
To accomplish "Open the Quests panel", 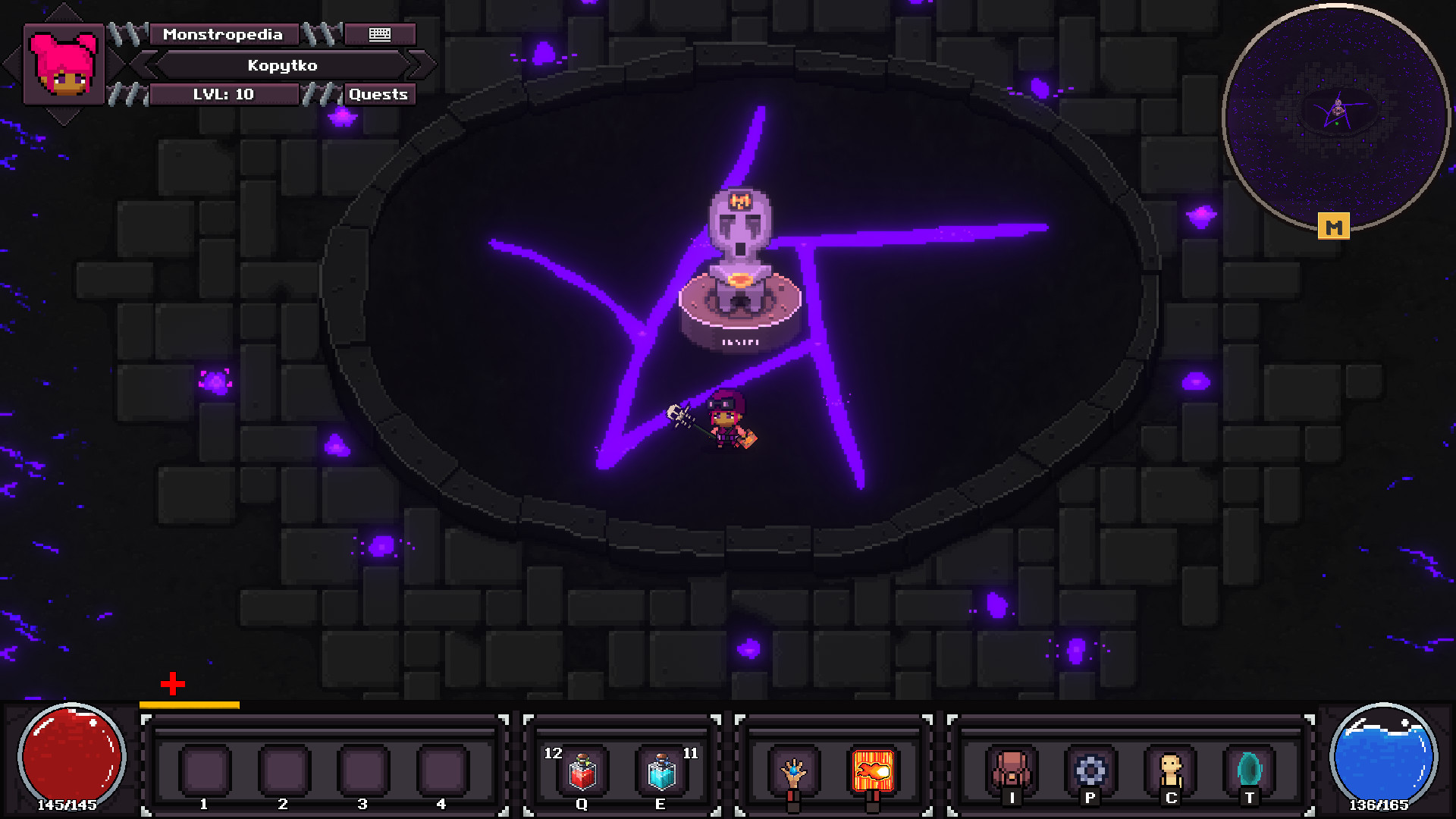I will 378,94.
